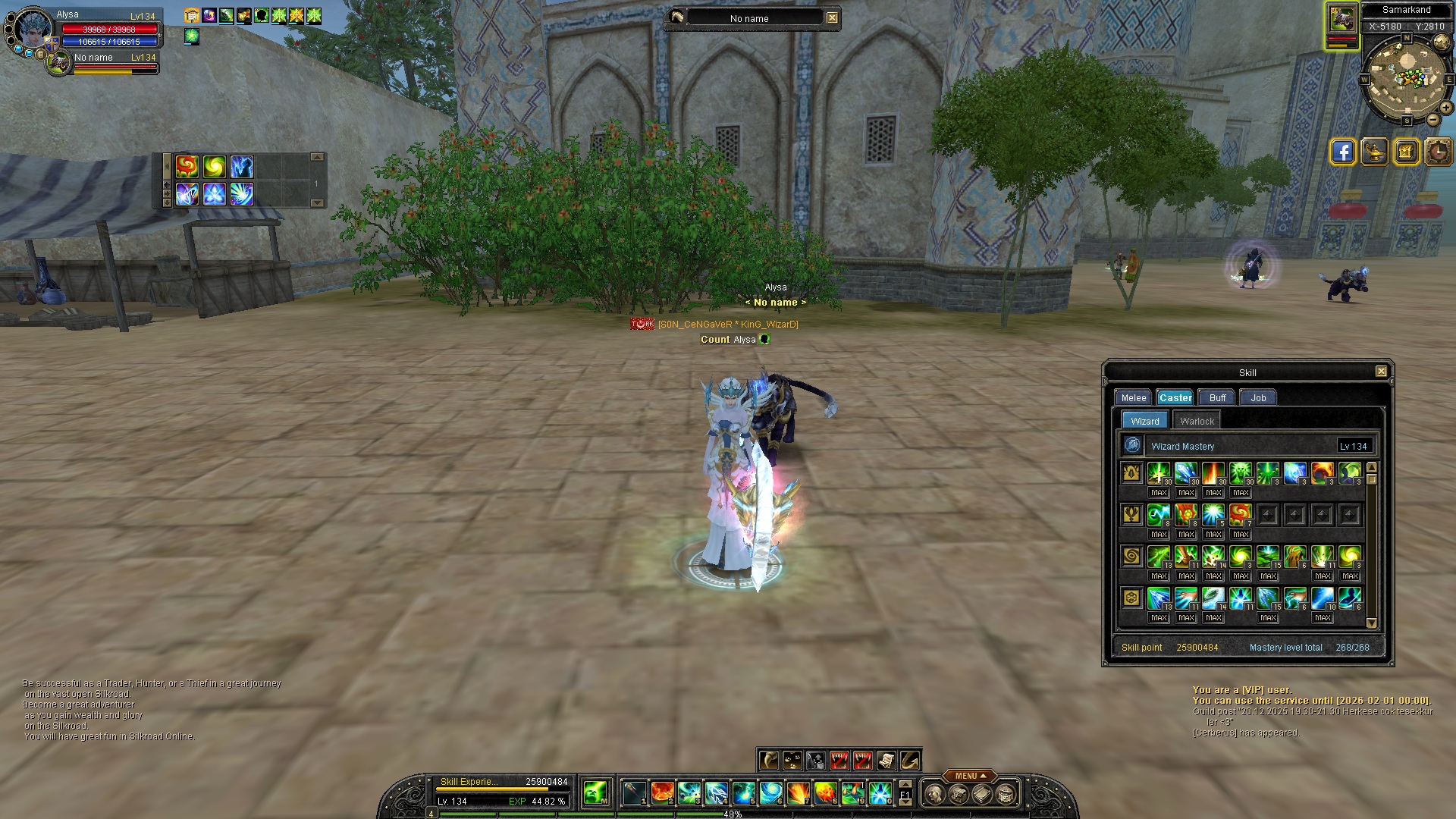Select the Job skill tab
Viewport: 1456px width, 819px height.
click(x=1258, y=397)
